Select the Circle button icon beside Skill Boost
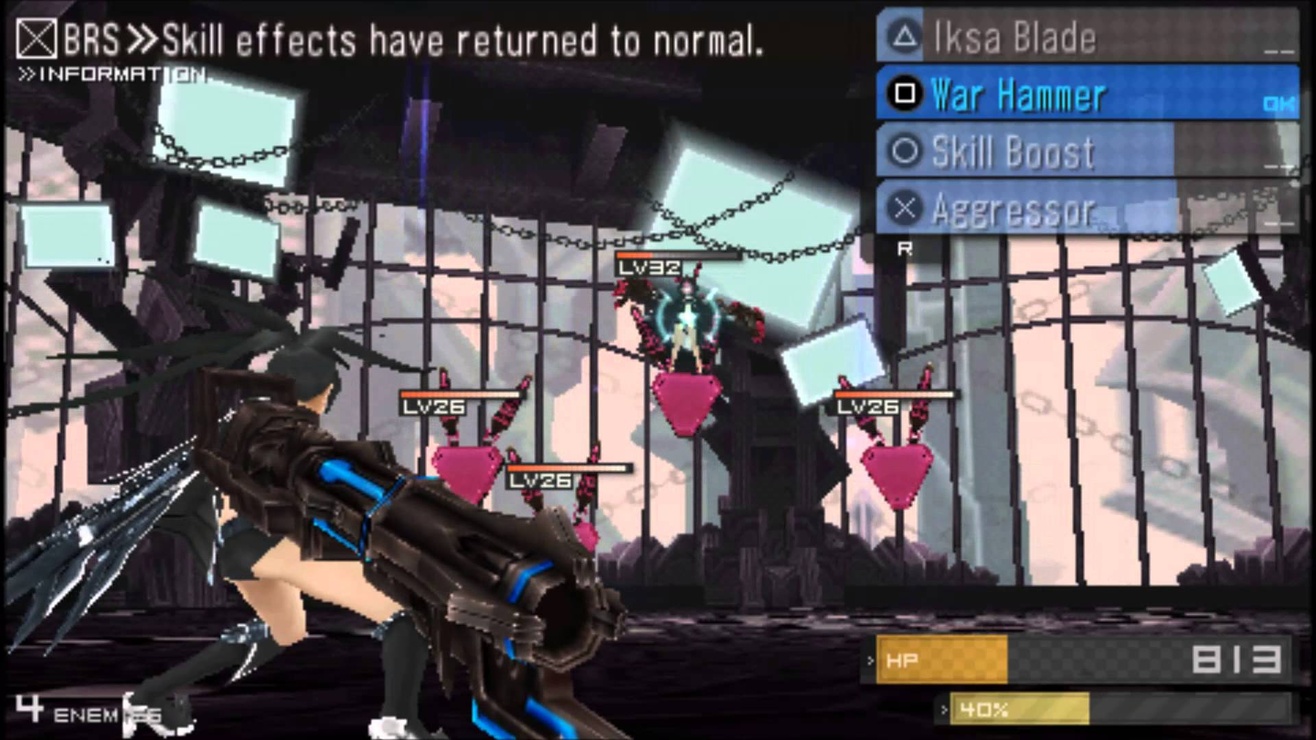 905,150
